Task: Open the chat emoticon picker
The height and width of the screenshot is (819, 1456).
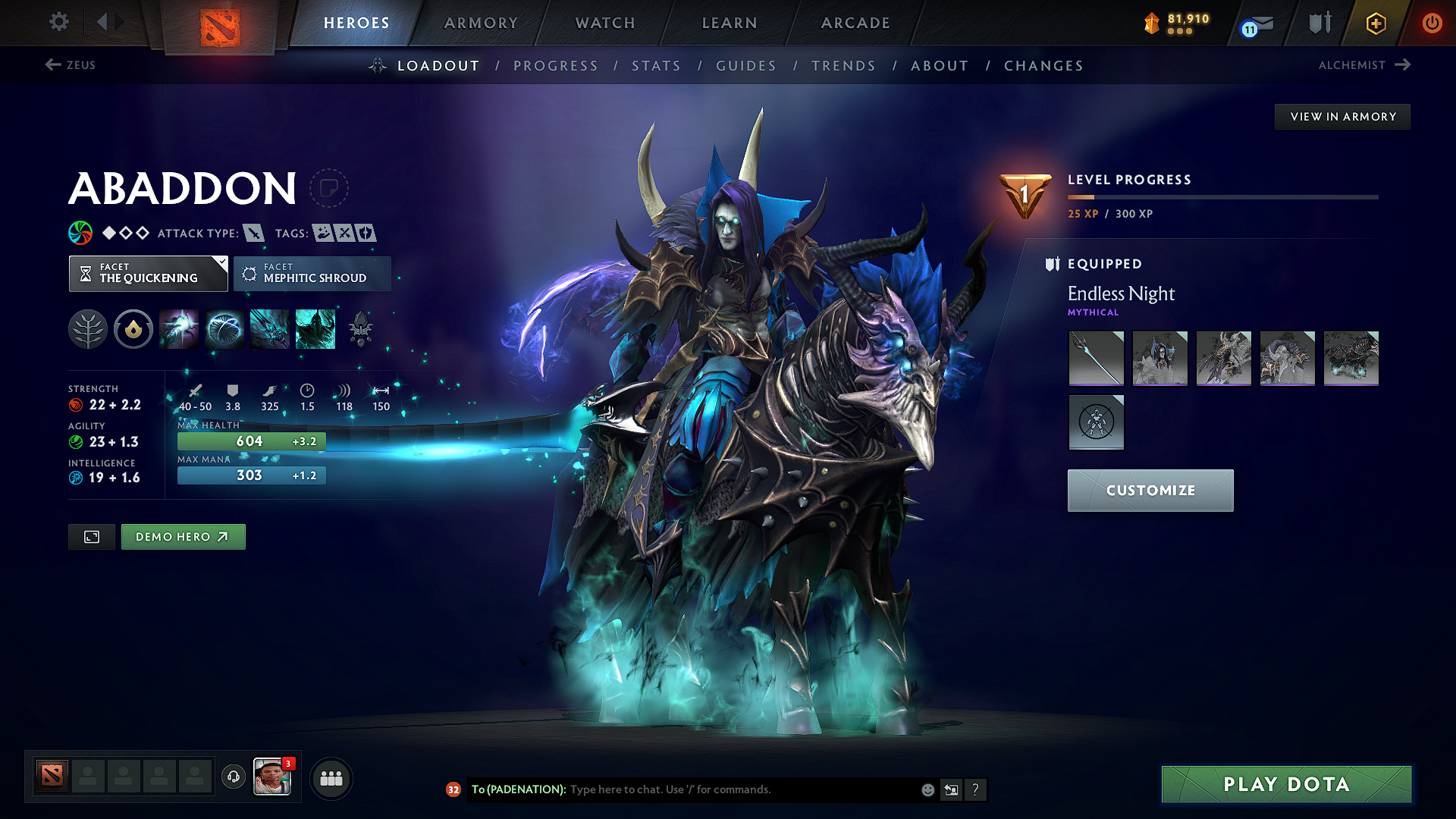Action: click(x=927, y=789)
